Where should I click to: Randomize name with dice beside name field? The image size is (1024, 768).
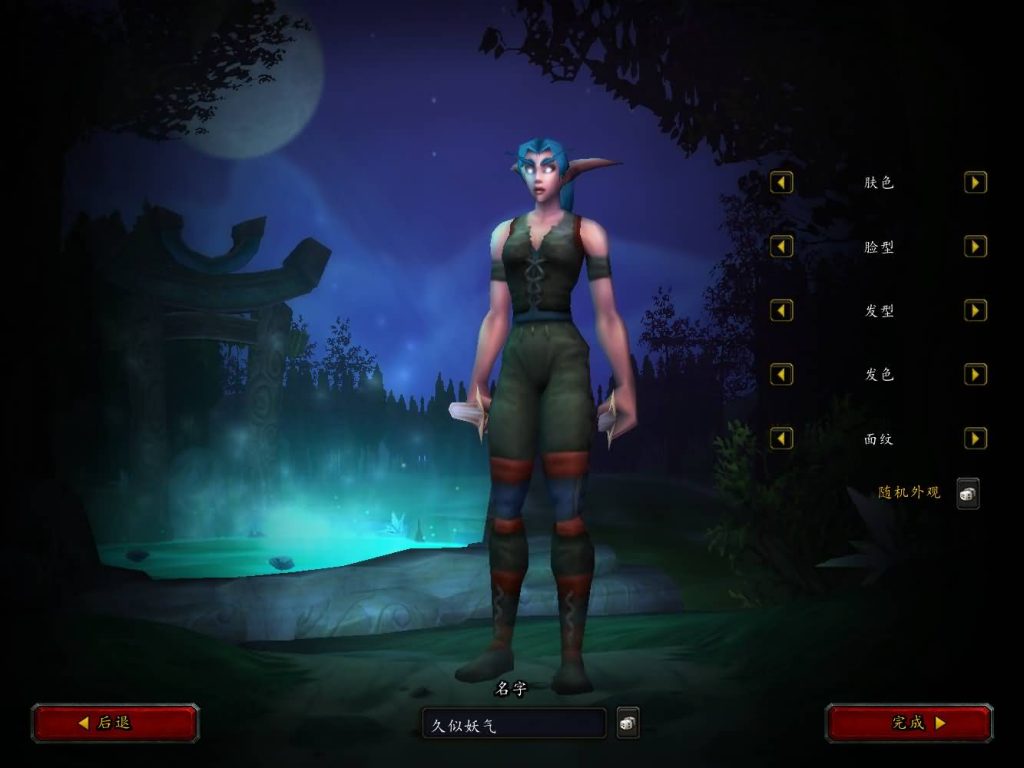pyautogui.click(x=628, y=723)
